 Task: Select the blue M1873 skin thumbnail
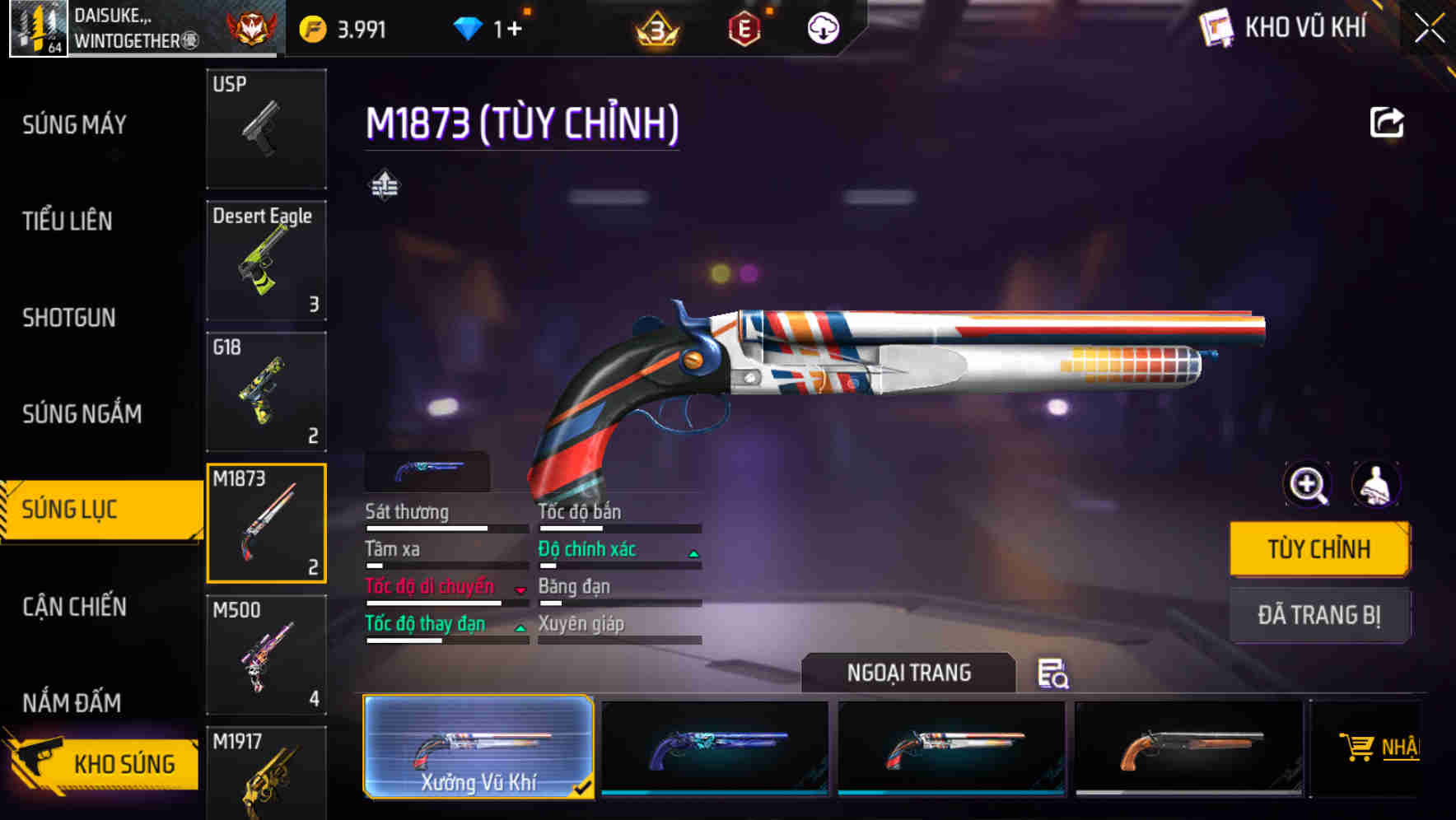715,748
